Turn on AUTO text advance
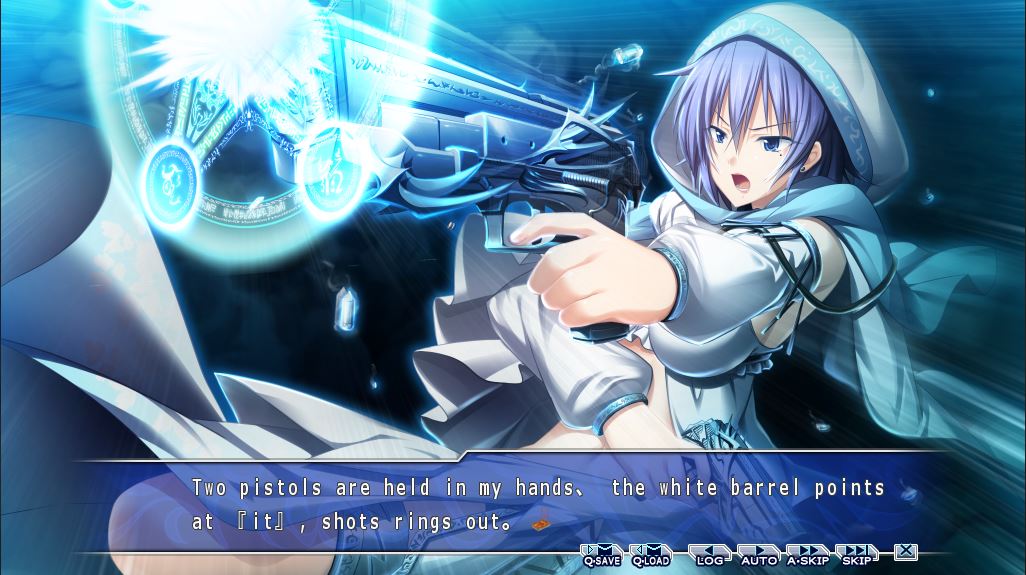The image size is (1026, 575). 759,553
